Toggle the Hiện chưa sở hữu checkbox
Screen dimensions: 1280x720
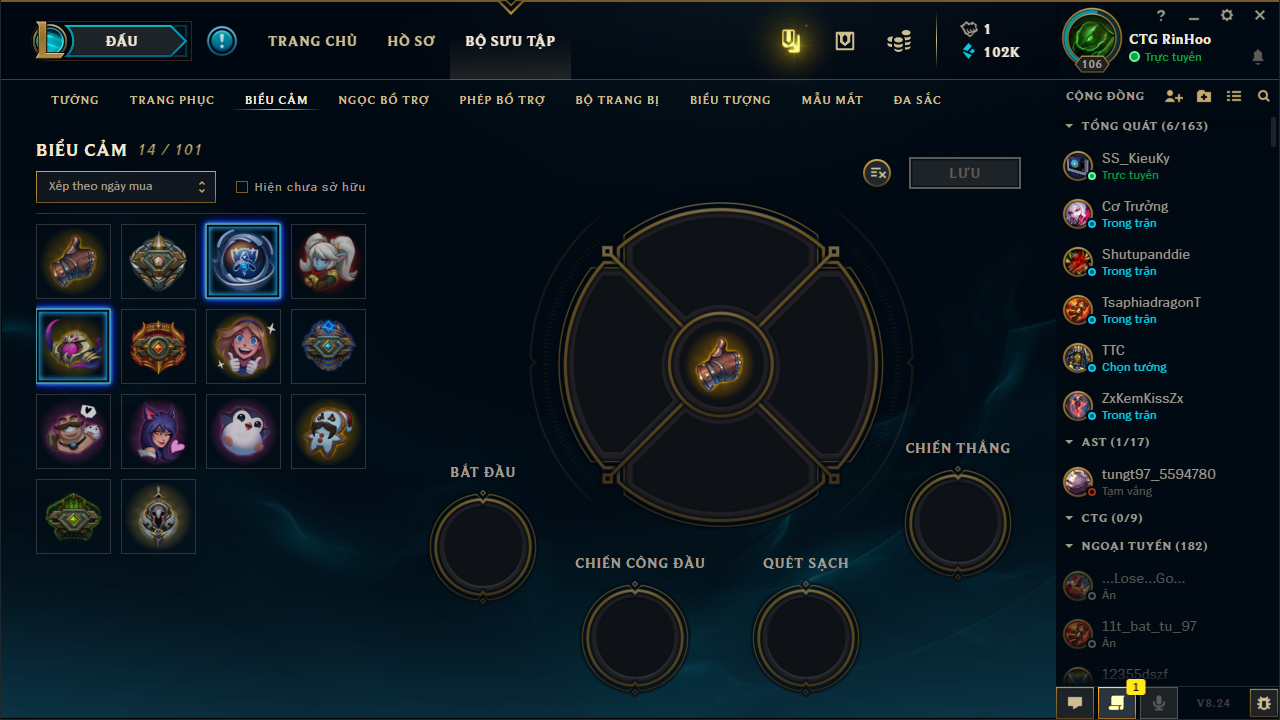tap(242, 187)
